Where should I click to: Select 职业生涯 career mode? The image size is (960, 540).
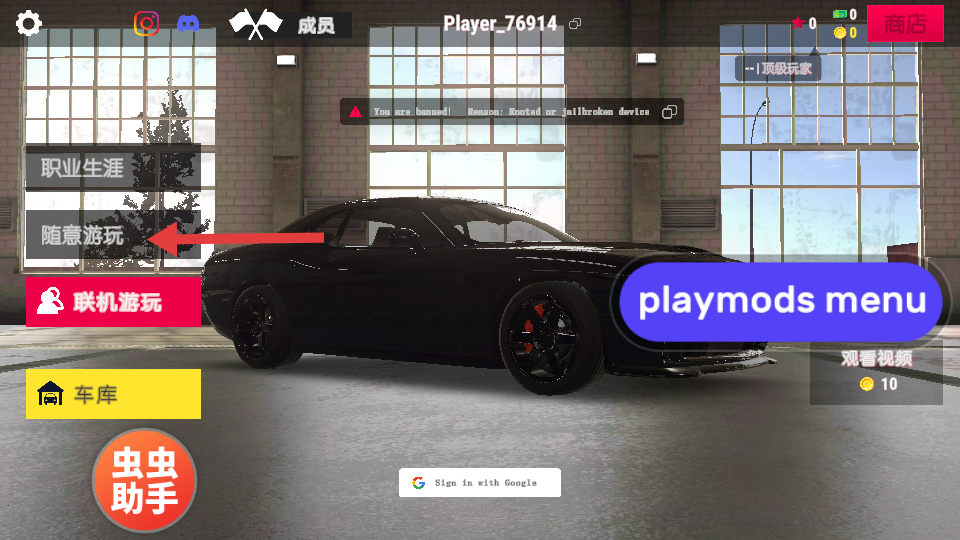click(x=112, y=168)
